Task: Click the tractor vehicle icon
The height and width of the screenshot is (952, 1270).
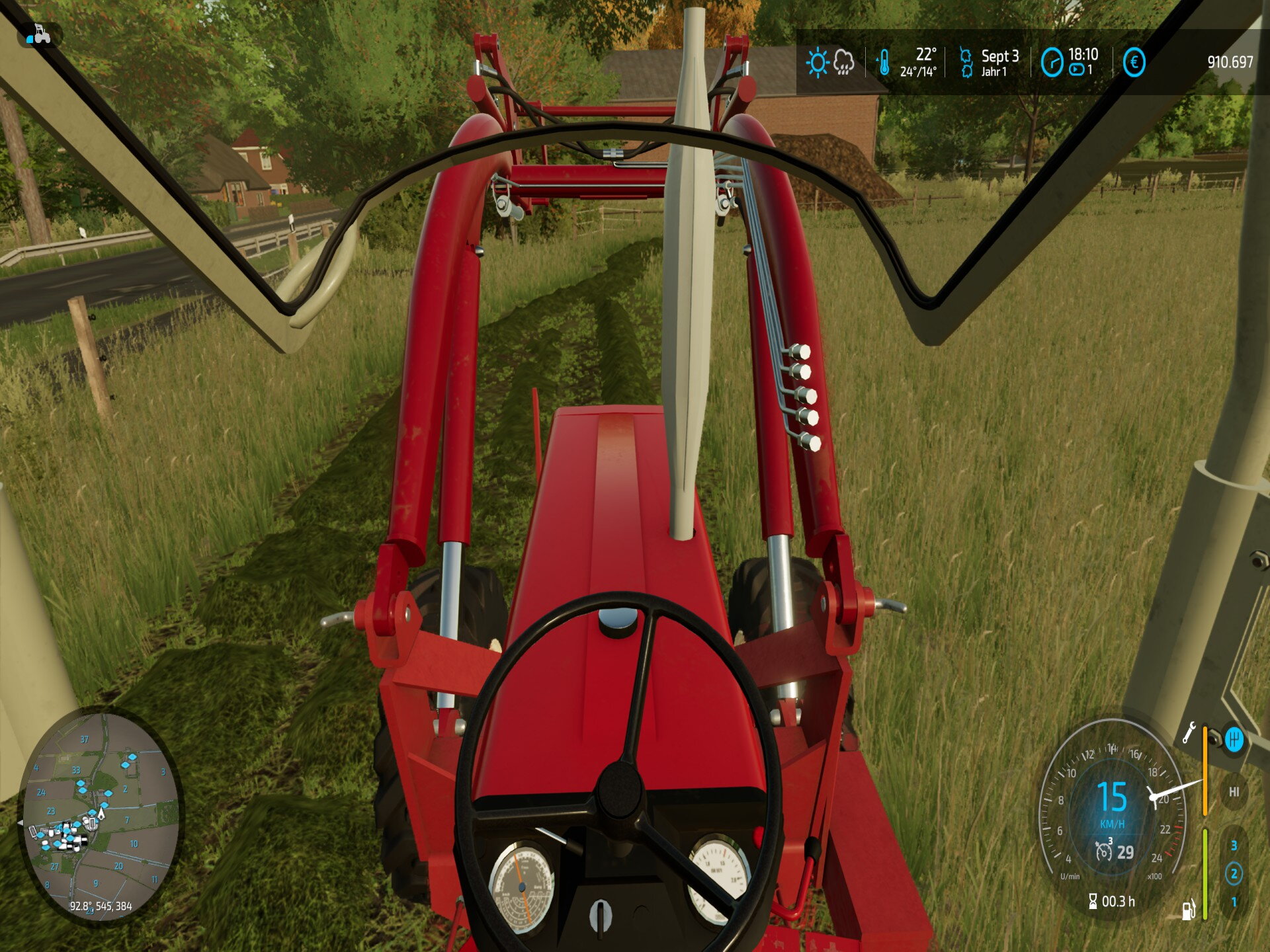Action: click(39, 34)
